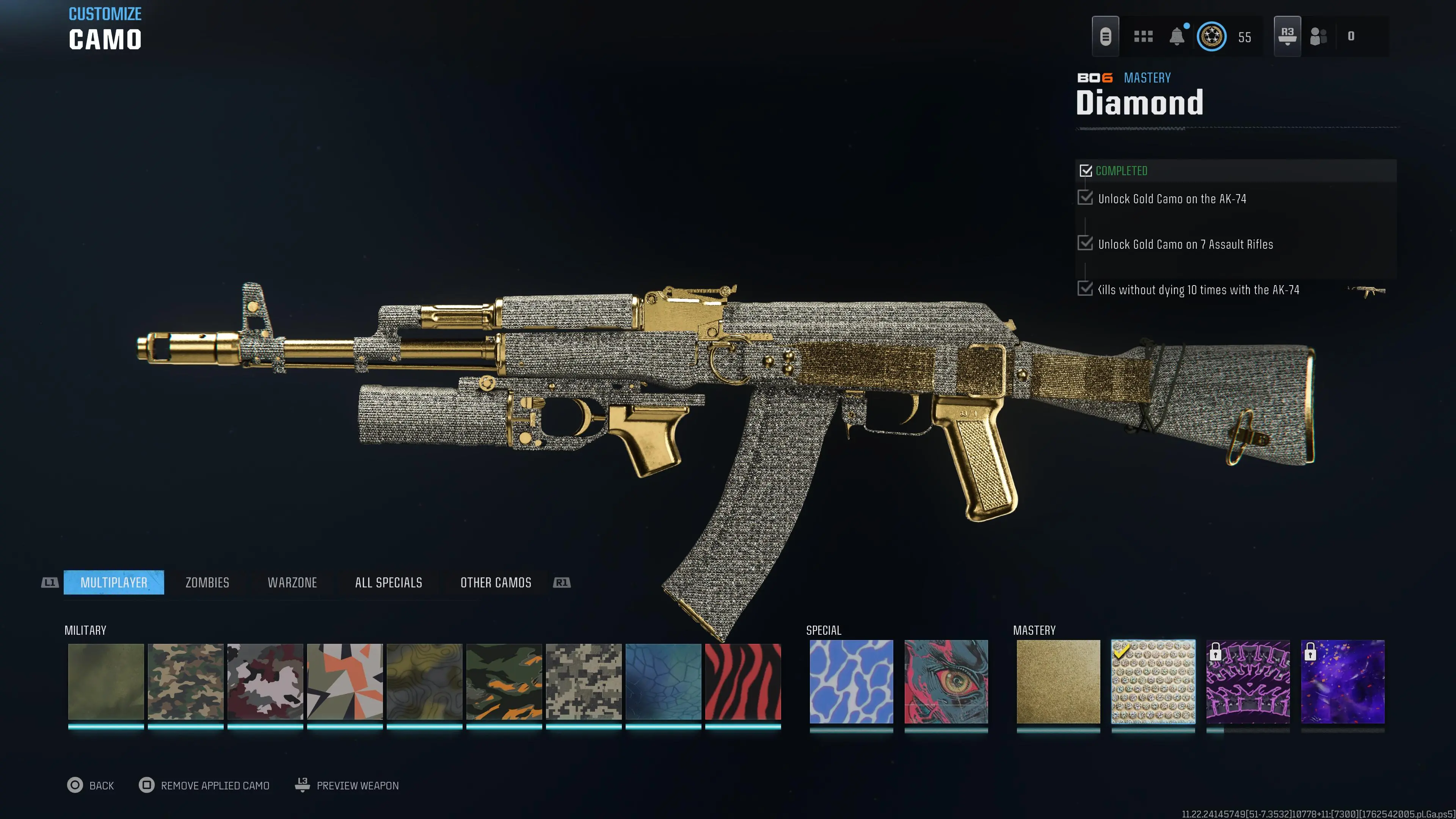The width and height of the screenshot is (1456, 819).
Task: Switch to the WARZONE tab
Action: [292, 582]
